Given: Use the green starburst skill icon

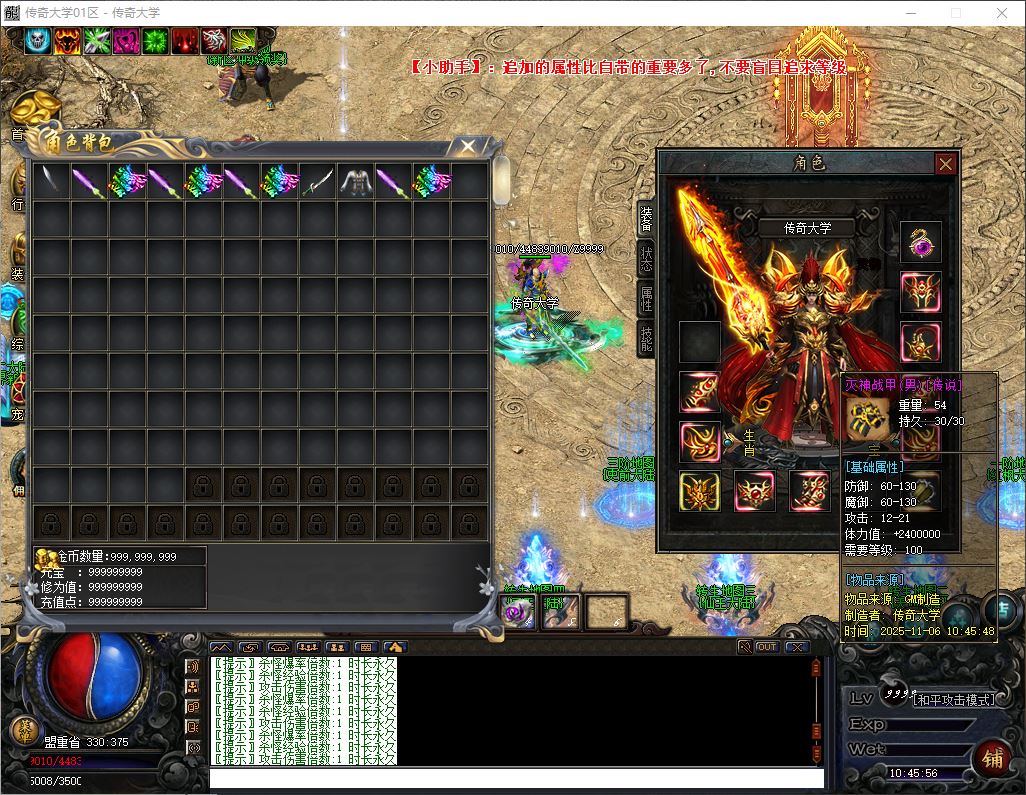Looking at the screenshot, I should point(155,41).
